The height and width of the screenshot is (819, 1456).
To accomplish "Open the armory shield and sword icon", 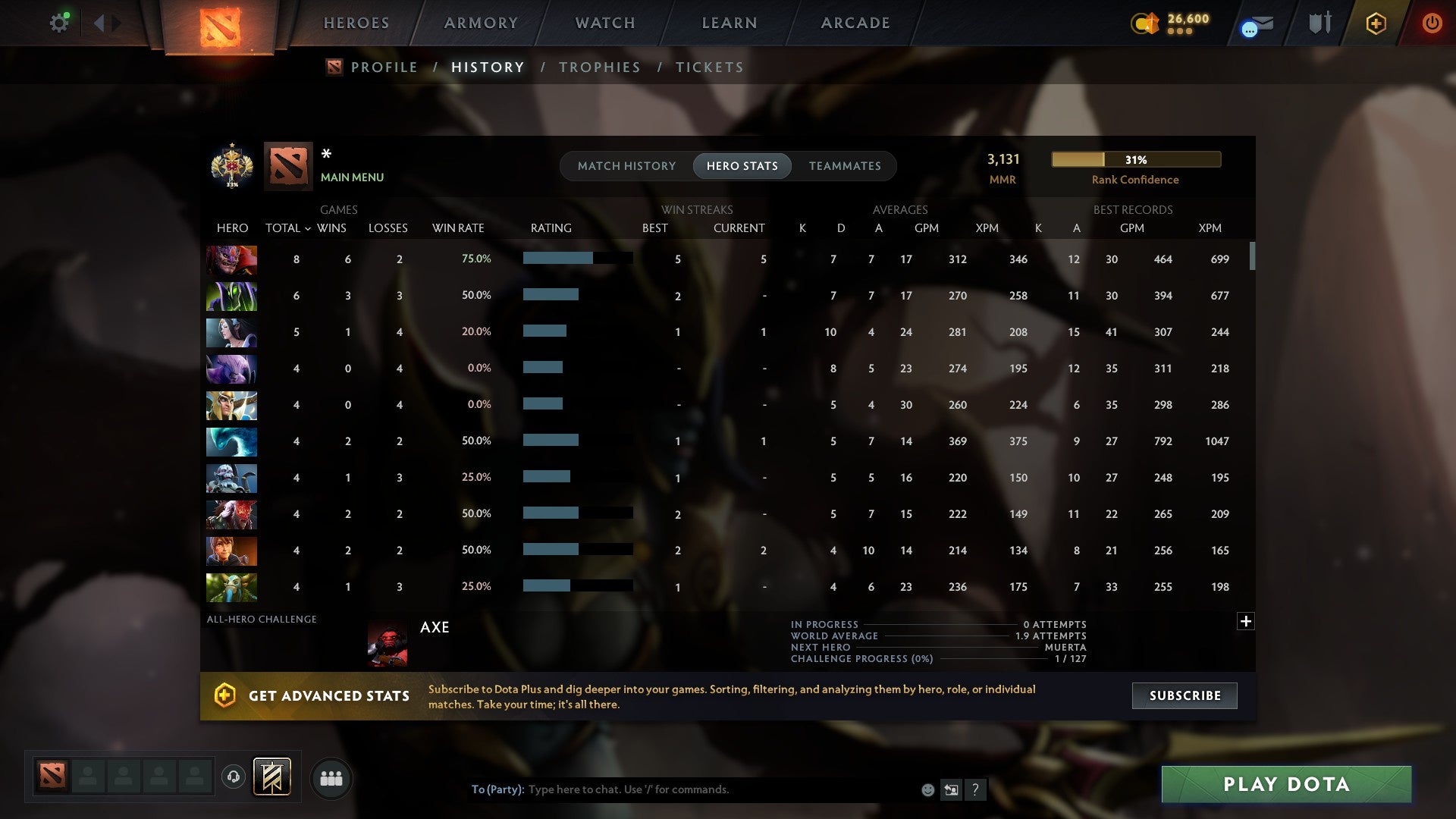I will pyautogui.click(x=1319, y=23).
